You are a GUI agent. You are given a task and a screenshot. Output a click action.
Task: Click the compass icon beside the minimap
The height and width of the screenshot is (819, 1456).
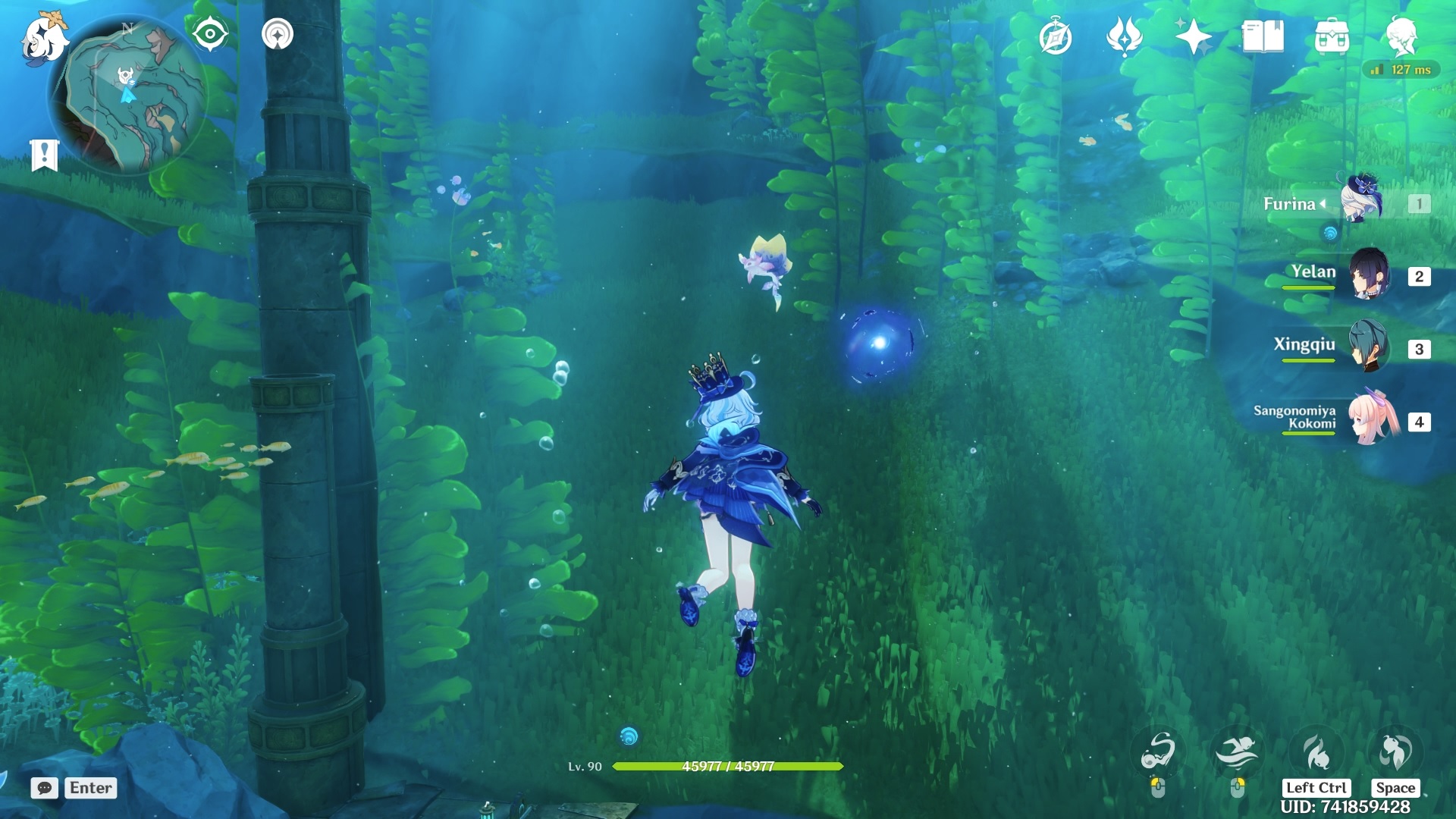click(210, 33)
